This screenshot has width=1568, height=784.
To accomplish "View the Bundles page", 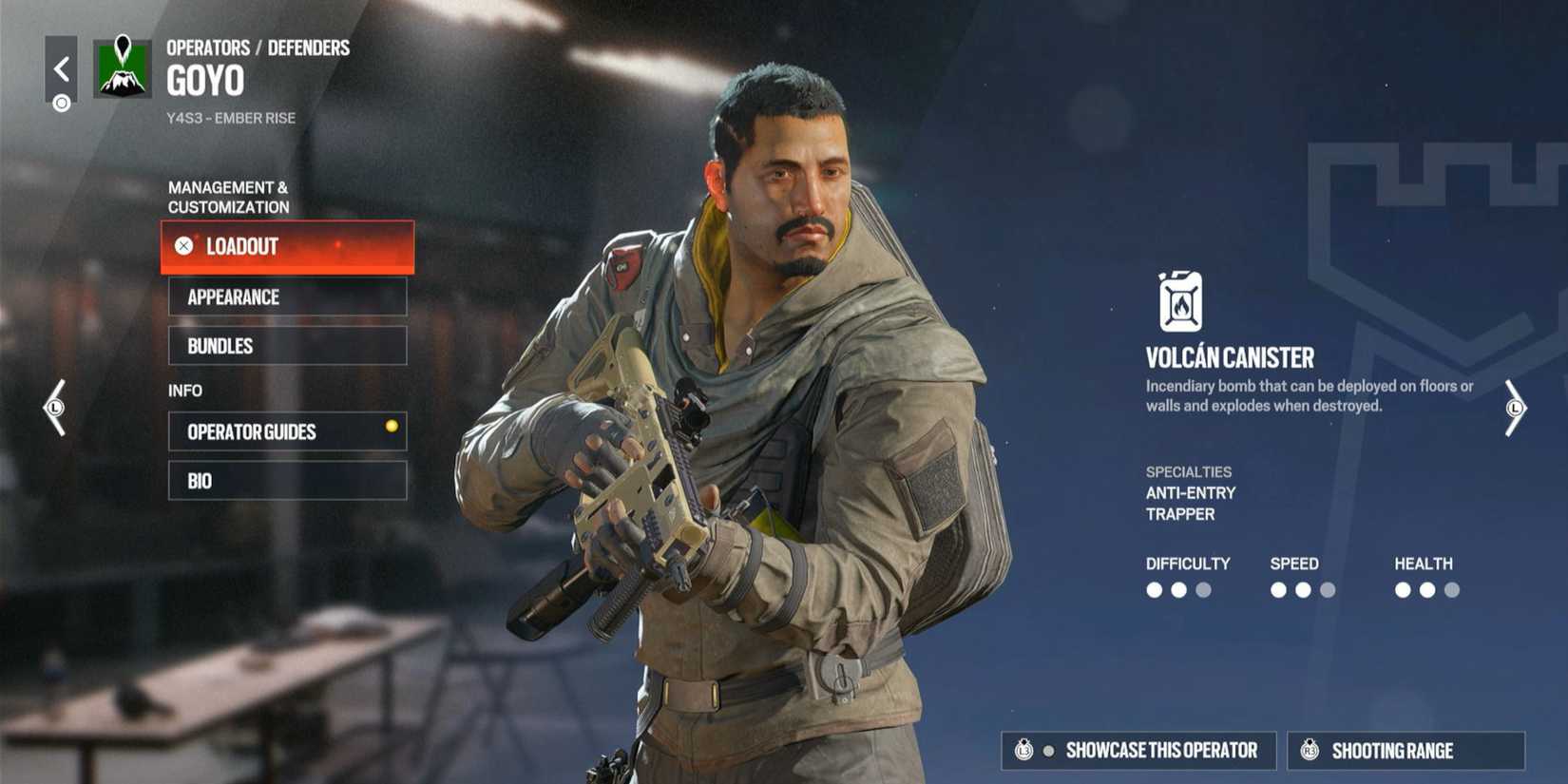I will (x=287, y=345).
